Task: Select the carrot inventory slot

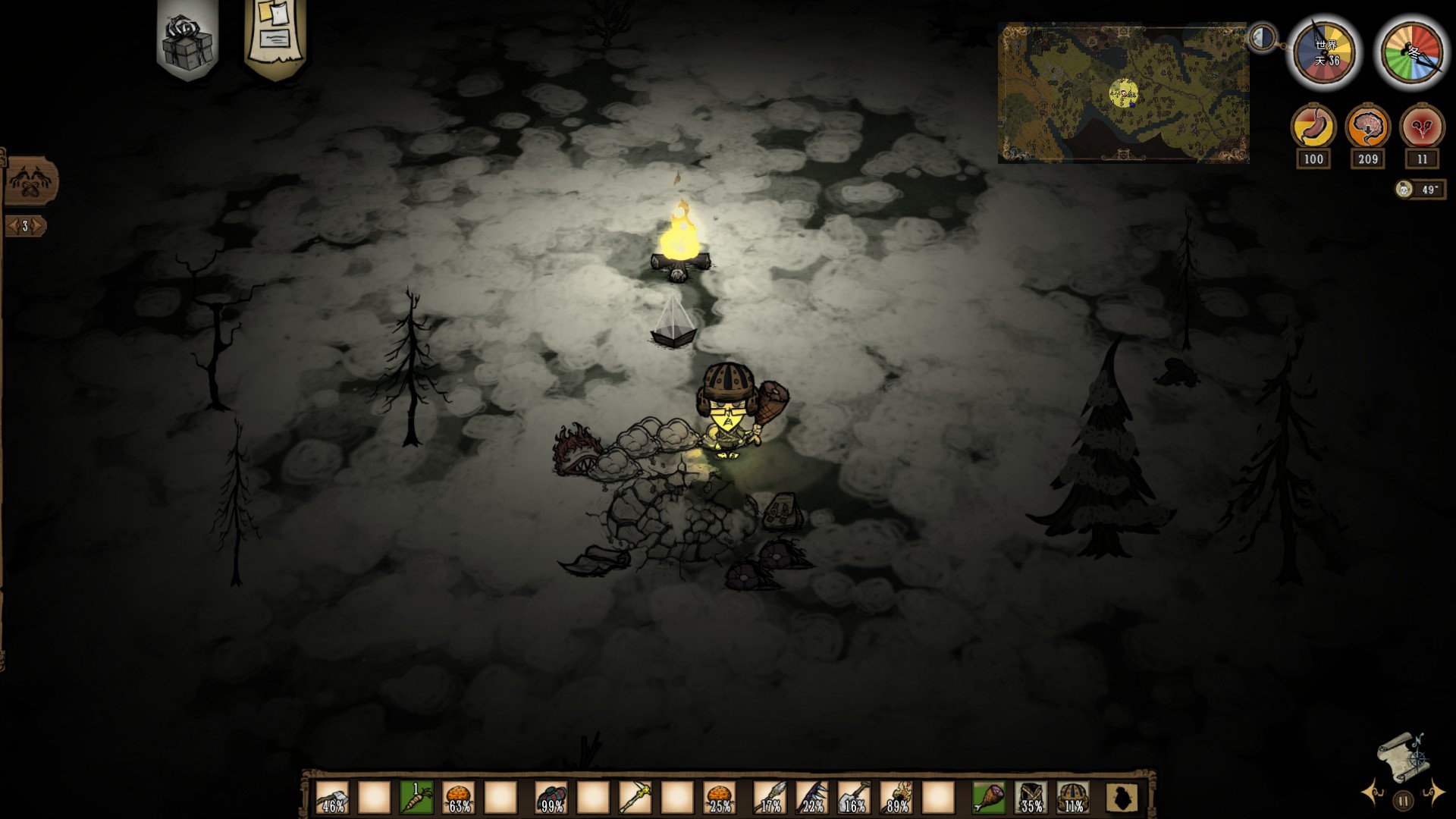Action: click(416, 798)
